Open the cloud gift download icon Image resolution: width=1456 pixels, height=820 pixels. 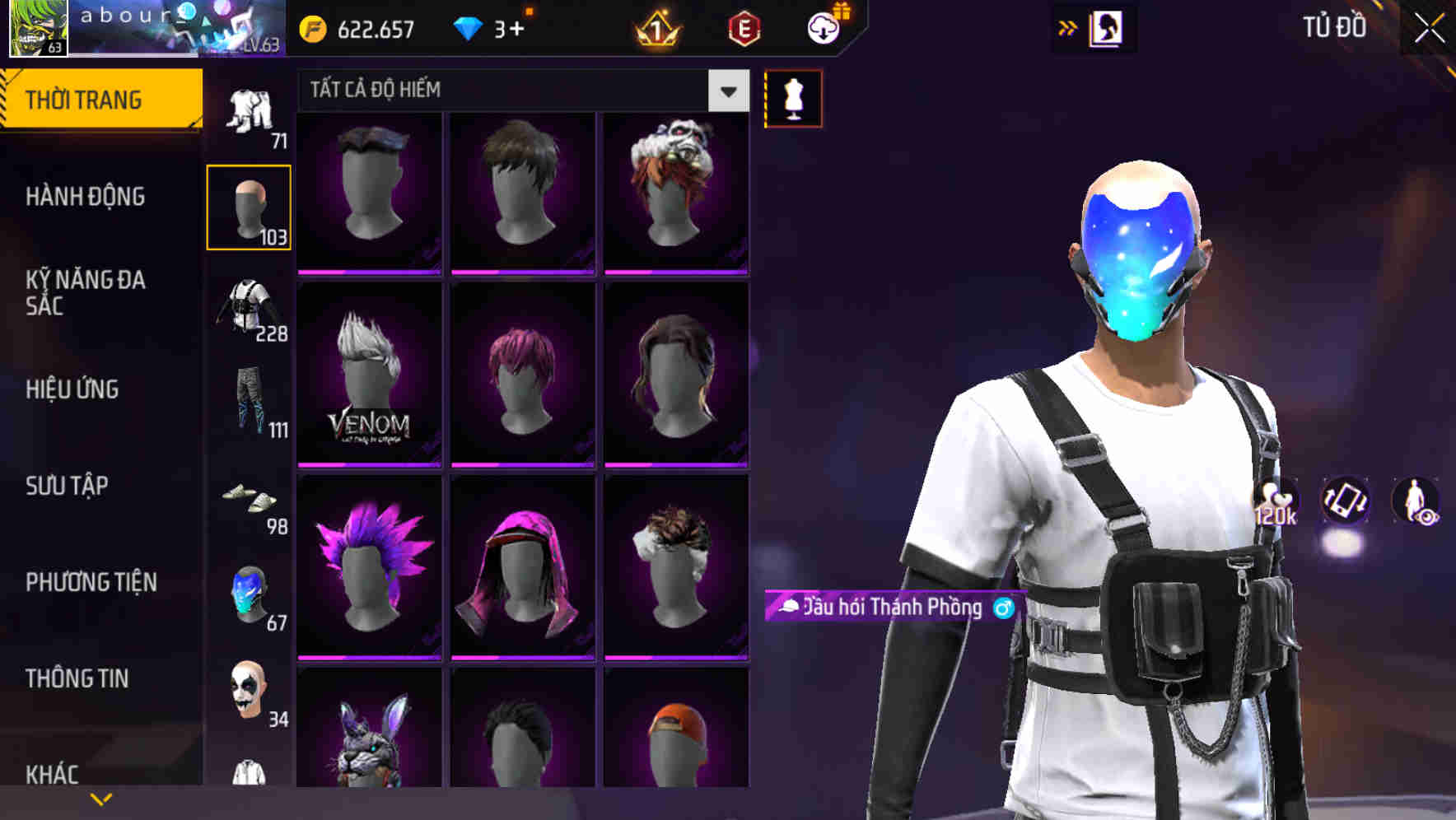[x=824, y=27]
